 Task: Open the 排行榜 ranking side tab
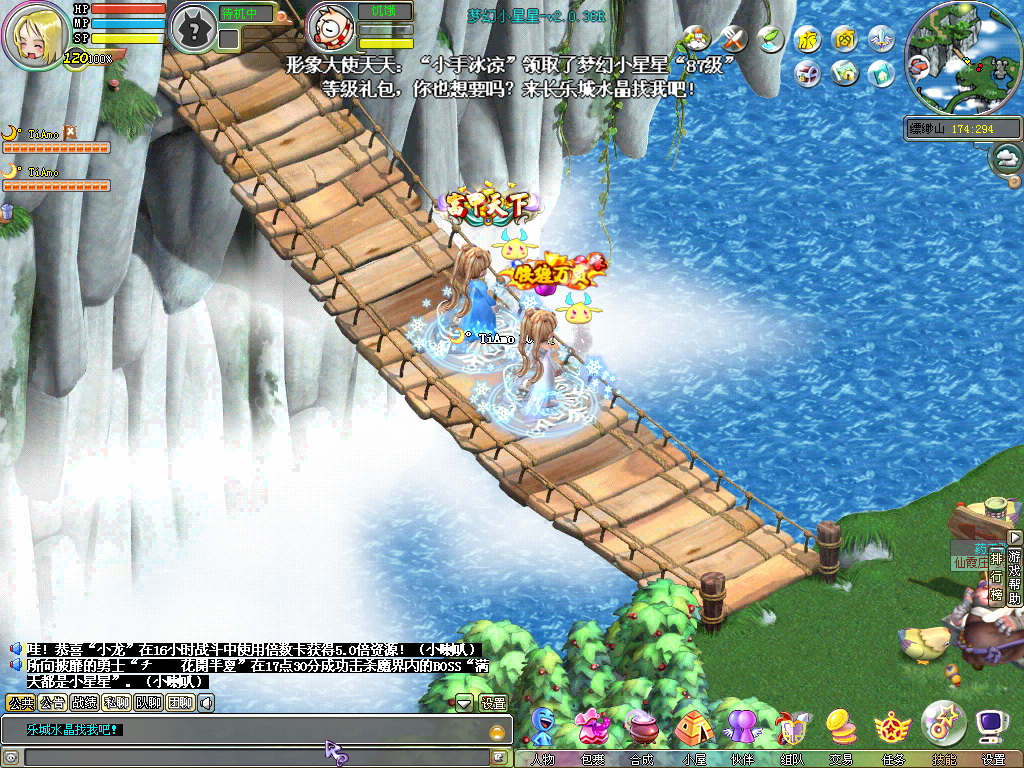996,578
